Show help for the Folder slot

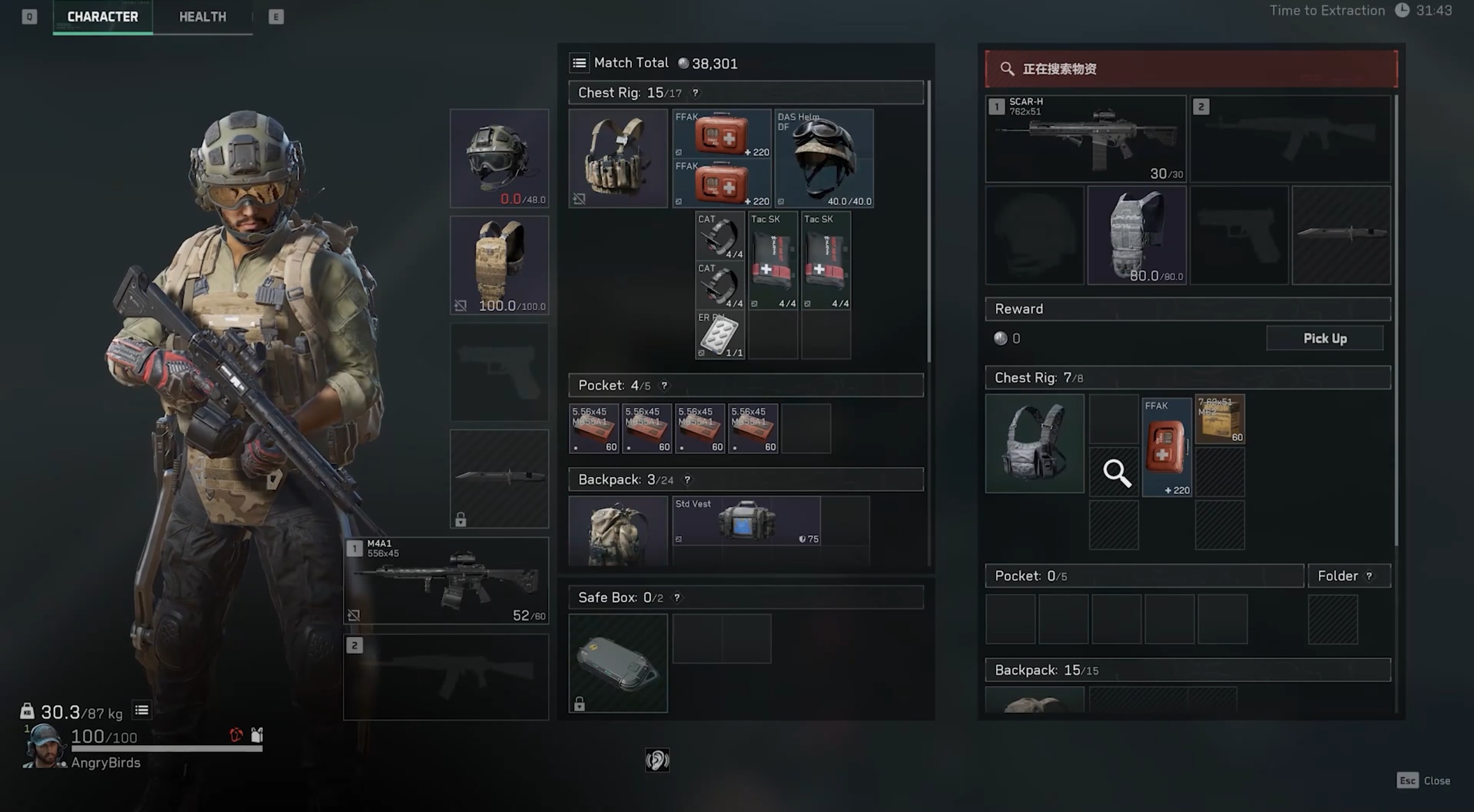click(x=1369, y=576)
